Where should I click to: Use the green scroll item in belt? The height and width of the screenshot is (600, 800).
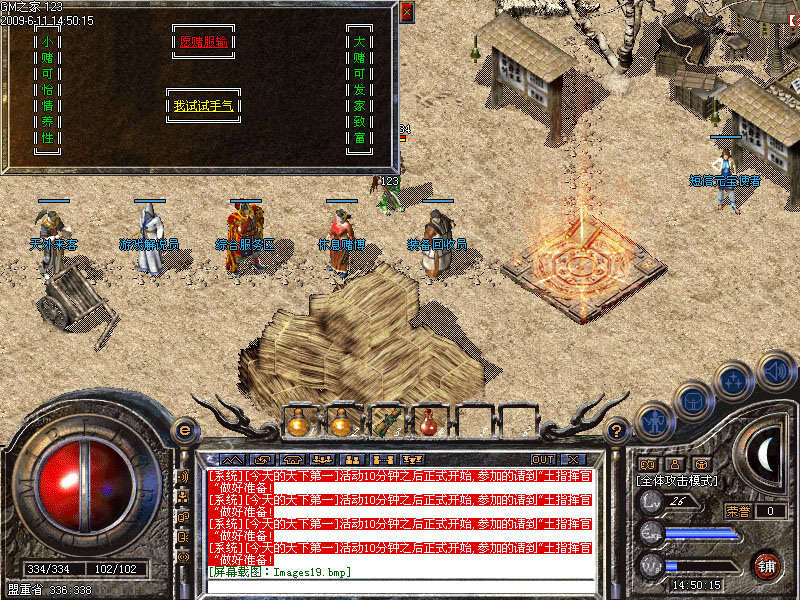386,423
